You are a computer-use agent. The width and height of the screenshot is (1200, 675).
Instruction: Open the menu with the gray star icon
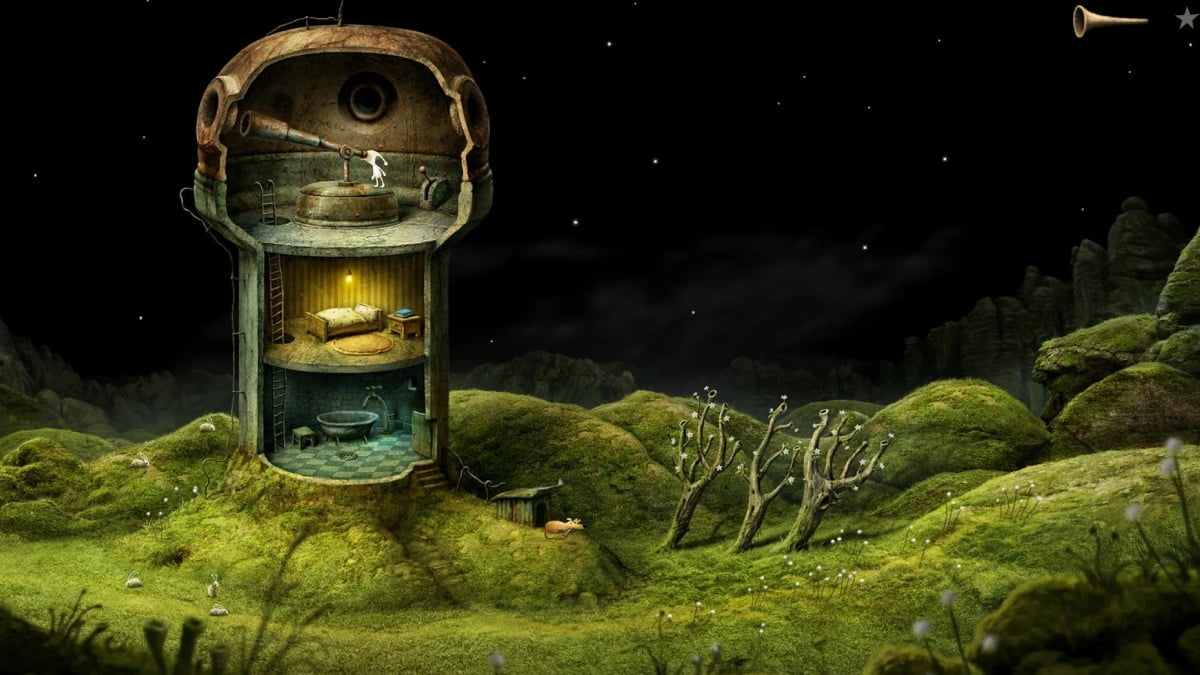(1185, 18)
